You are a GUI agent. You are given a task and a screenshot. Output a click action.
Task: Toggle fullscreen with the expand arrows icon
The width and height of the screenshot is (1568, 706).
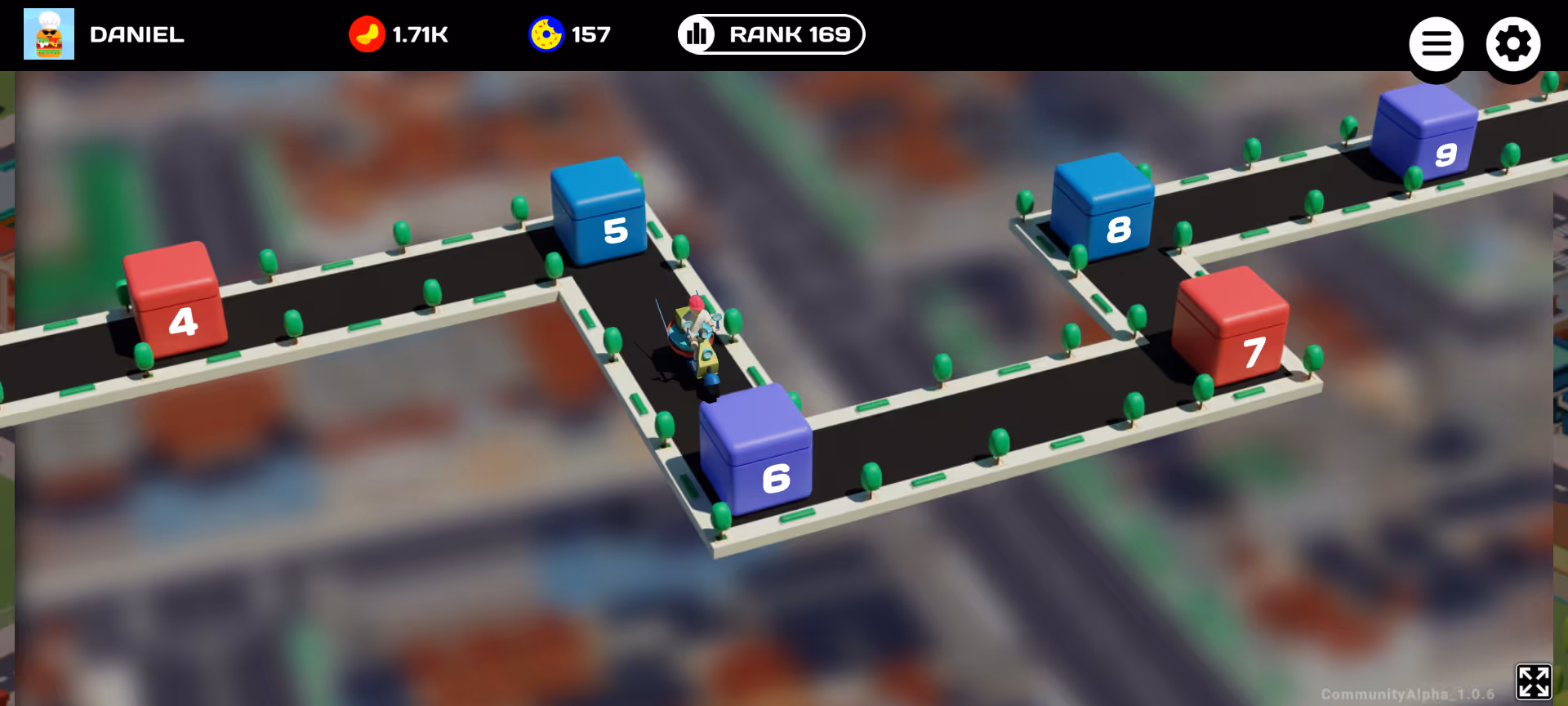[x=1533, y=681]
